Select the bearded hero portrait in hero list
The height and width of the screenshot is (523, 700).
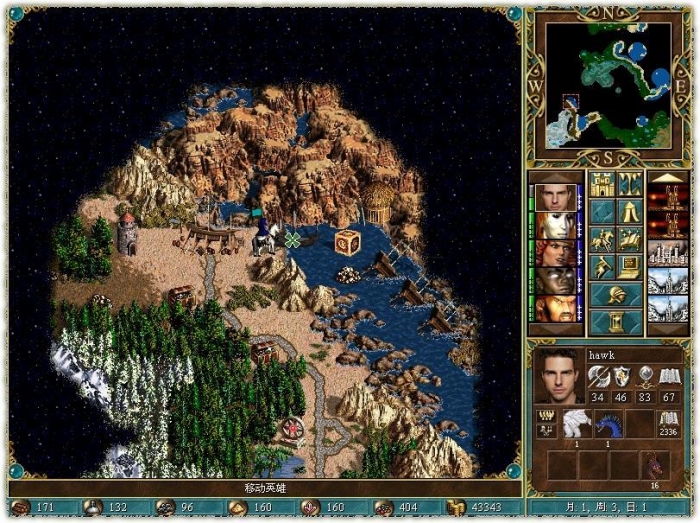coord(554,308)
